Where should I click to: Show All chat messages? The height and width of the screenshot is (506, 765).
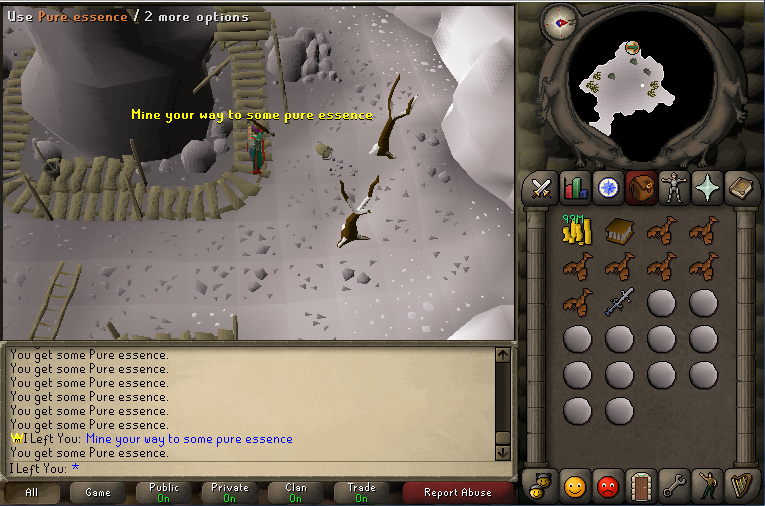point(32,492)
